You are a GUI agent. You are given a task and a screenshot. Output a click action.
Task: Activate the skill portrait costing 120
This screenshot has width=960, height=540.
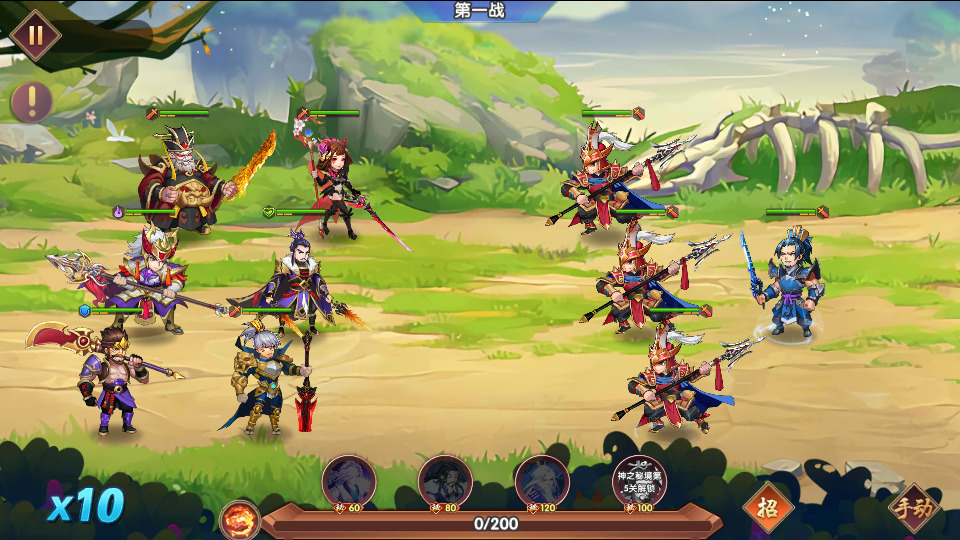(x=542, y=481)
